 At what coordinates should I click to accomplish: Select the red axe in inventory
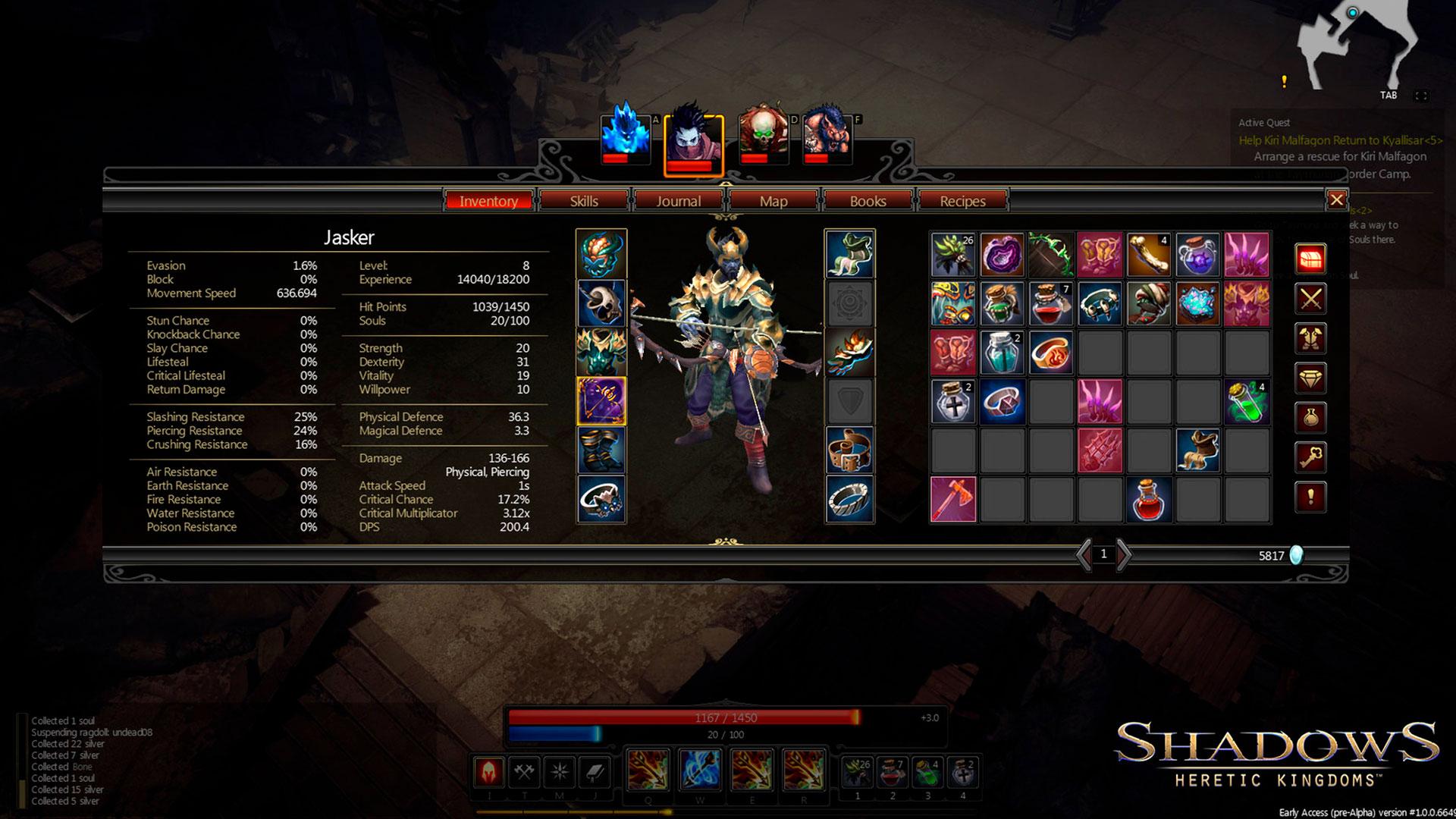953,500
